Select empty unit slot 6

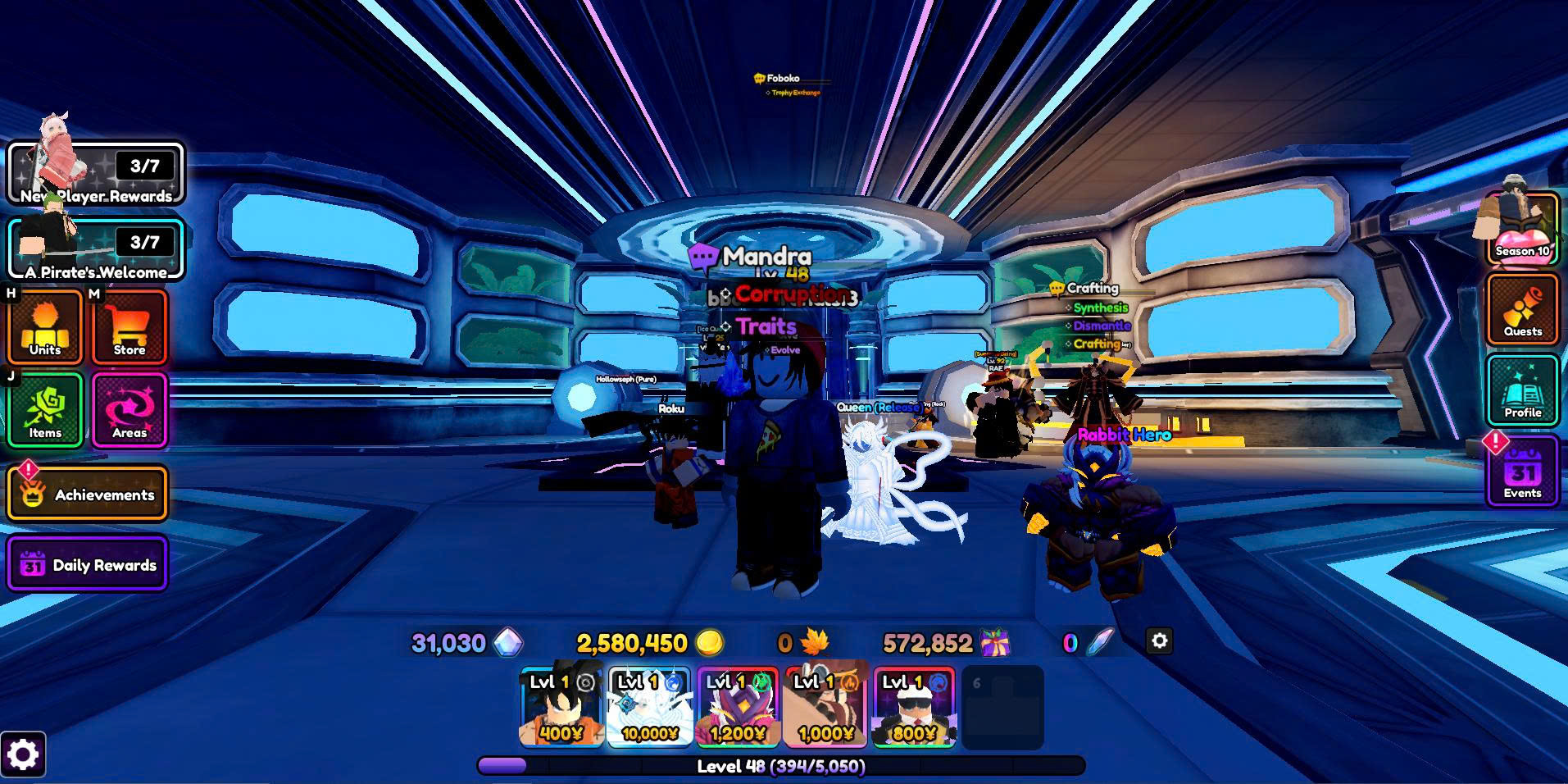point(1002,707)
